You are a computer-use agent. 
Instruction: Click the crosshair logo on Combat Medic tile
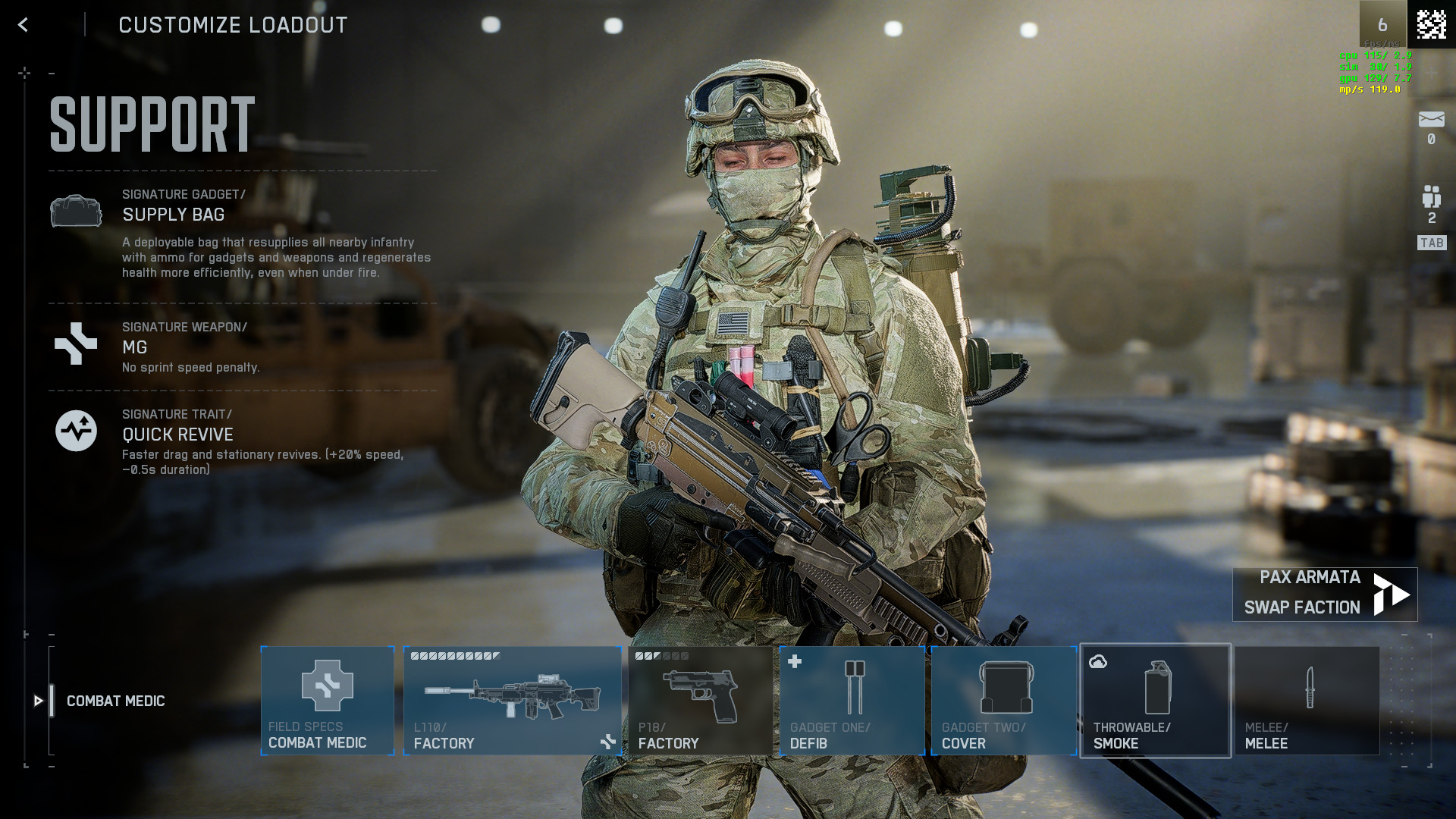point(327,686)
